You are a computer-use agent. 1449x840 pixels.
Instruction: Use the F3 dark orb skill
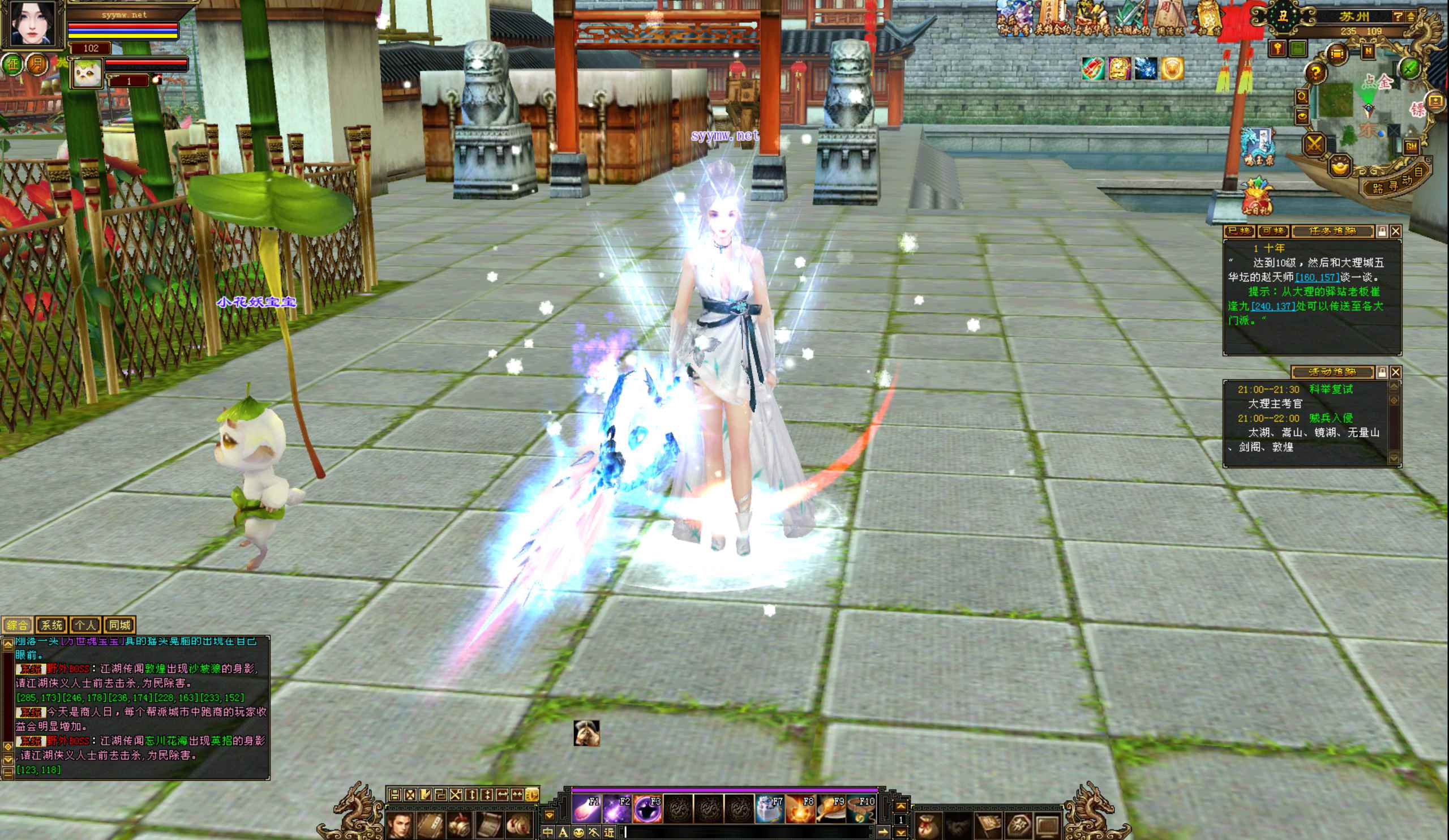coord(648,809)
